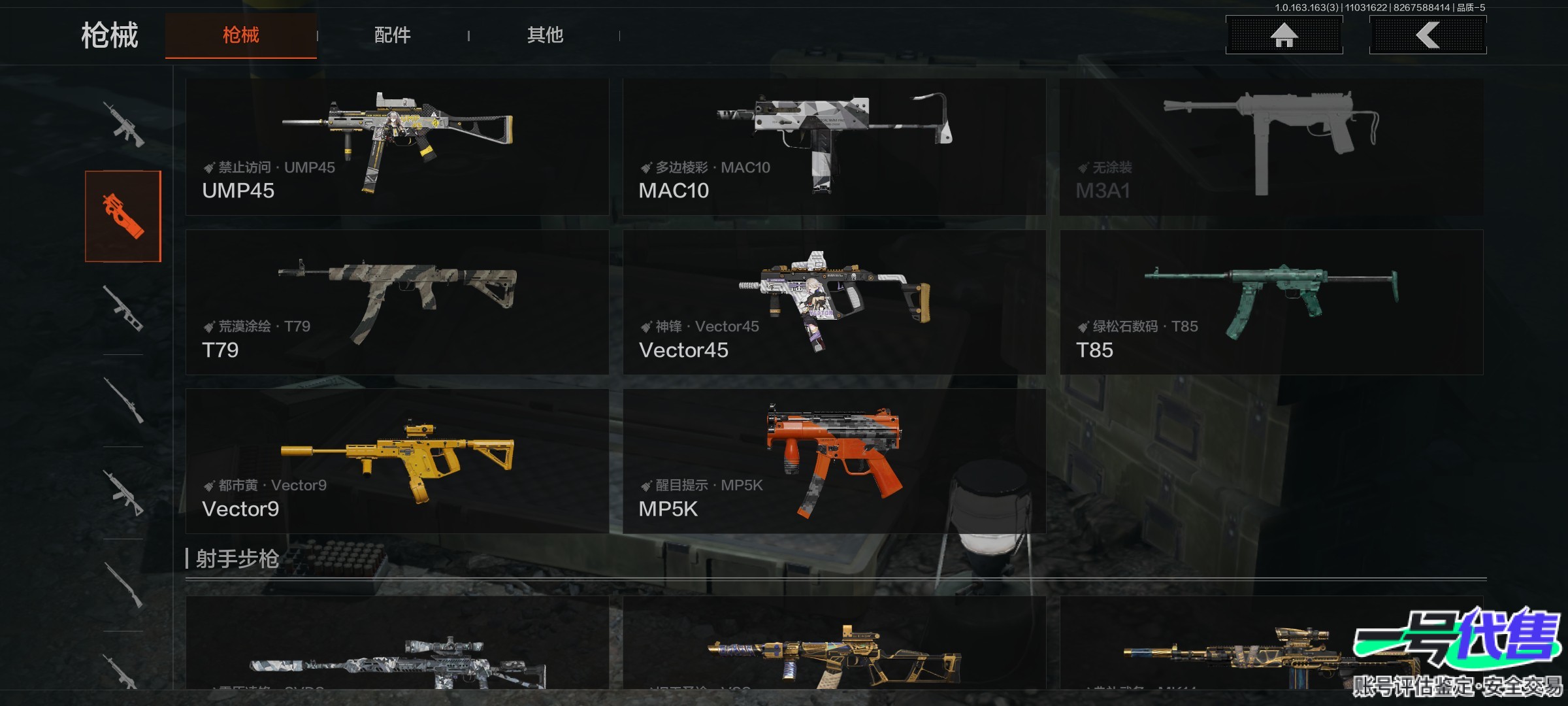Select the highlighted submachine gun category icon

pyautogui.click(x=123, y=216)
